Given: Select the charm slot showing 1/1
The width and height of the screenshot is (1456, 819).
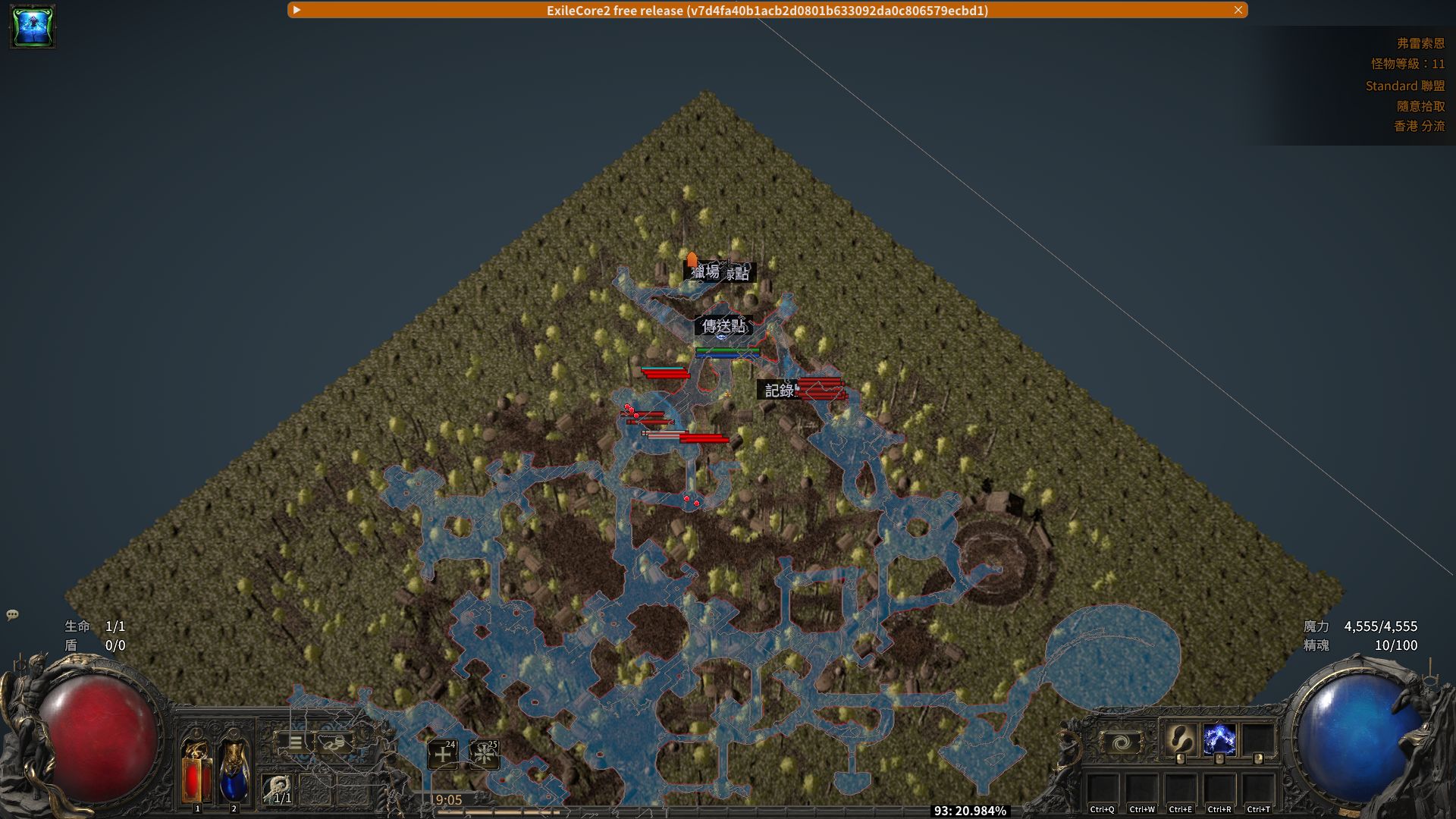Looking at the screenshot, I should pyautogui.click(x=278, y=789).
